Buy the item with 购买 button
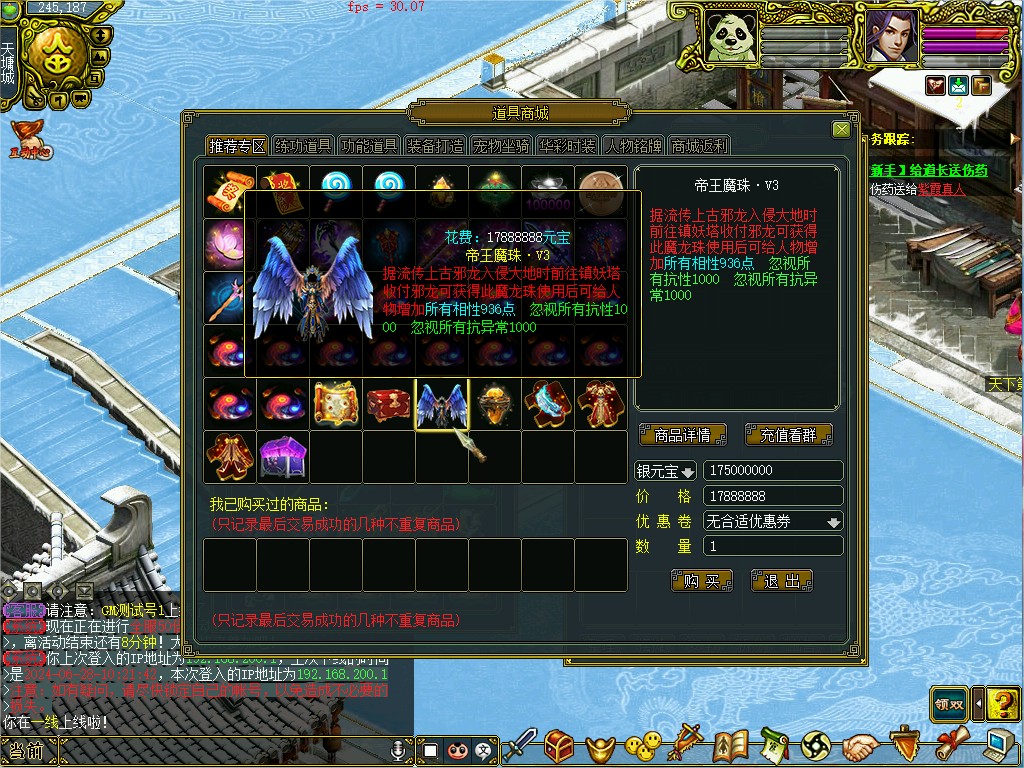This screenshot has height=768, width=1024. pyautogui.click(x=702, y=581)
